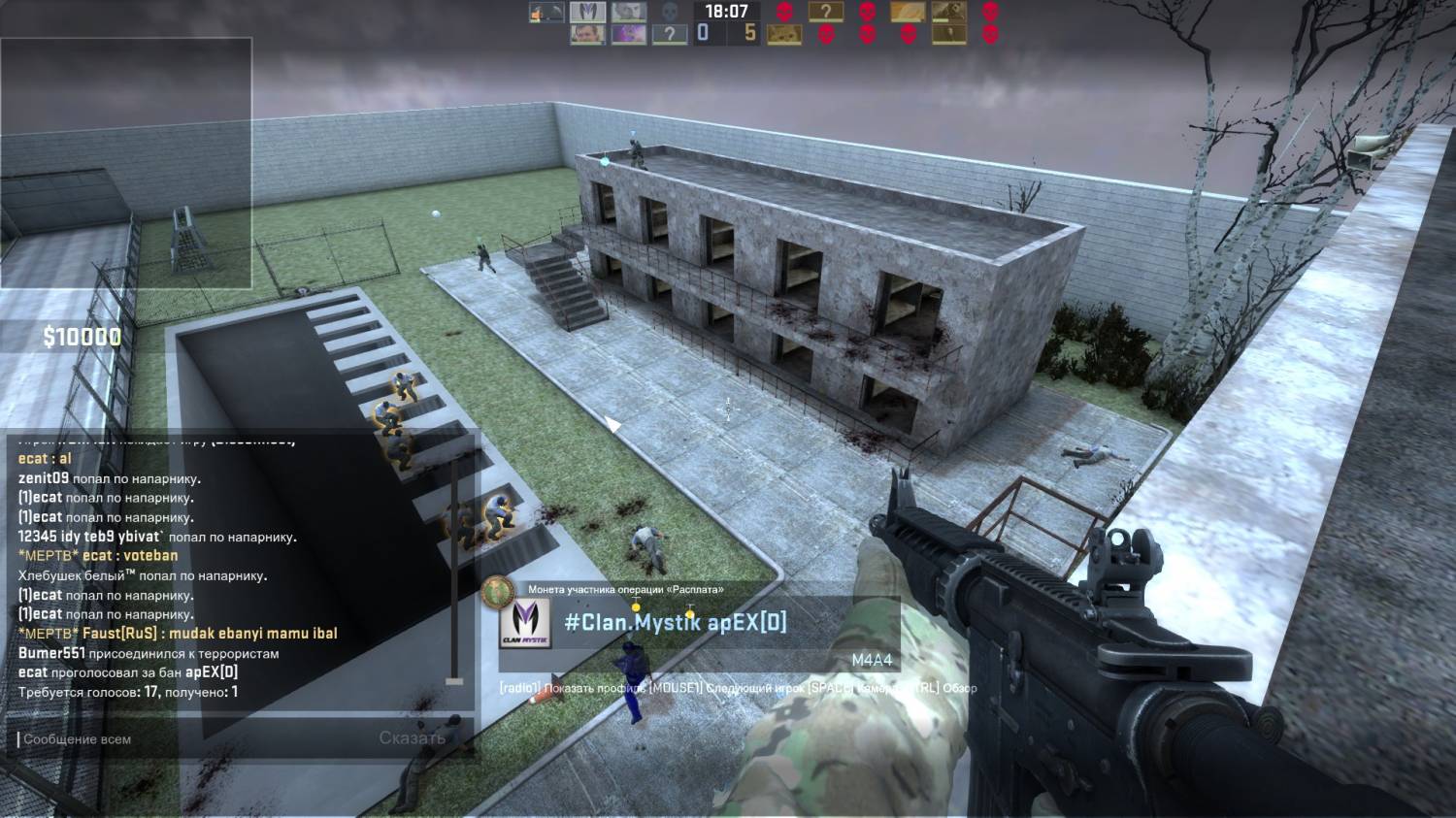Open the Clan Mystik avatar beside the spectated player's name
The image size is (1456, 818).
tap(524, 624)
